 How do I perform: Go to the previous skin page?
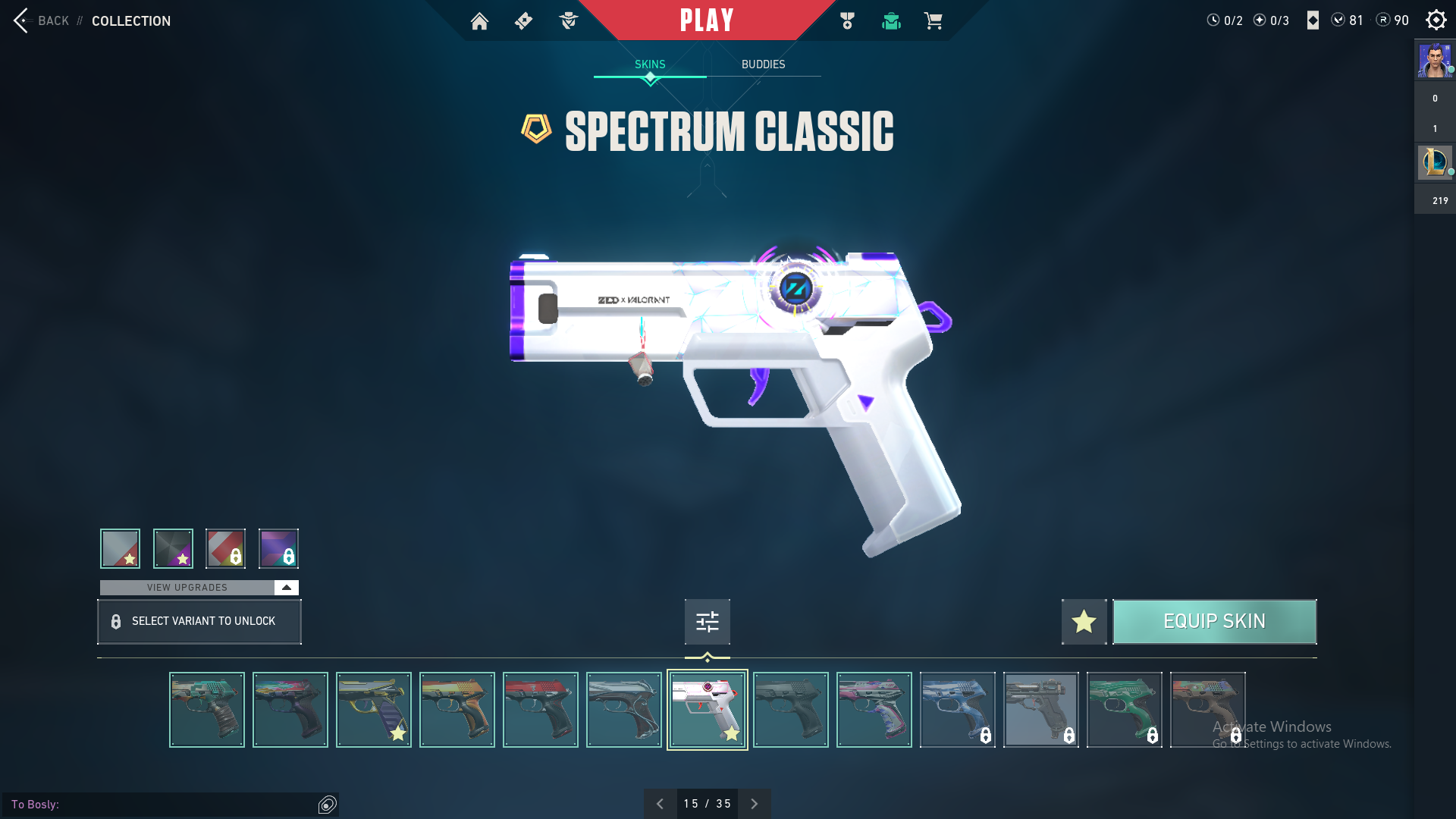(660, 804)
